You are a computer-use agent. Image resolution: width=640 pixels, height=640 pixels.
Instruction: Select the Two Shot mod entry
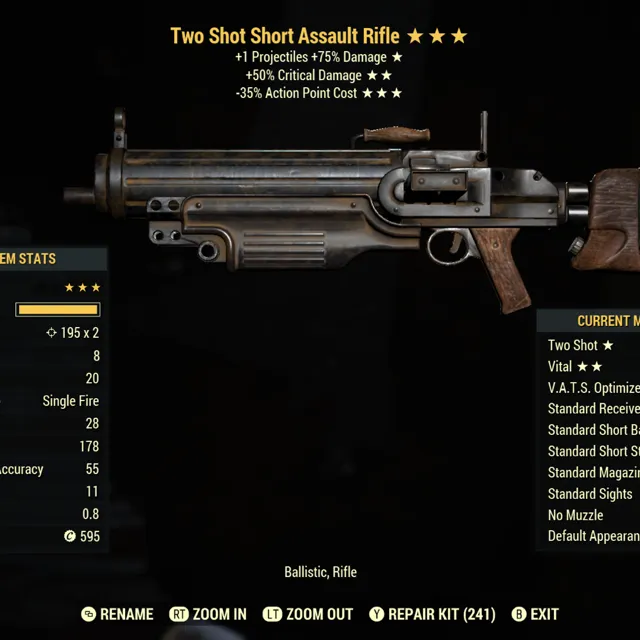tap(580, 345)
